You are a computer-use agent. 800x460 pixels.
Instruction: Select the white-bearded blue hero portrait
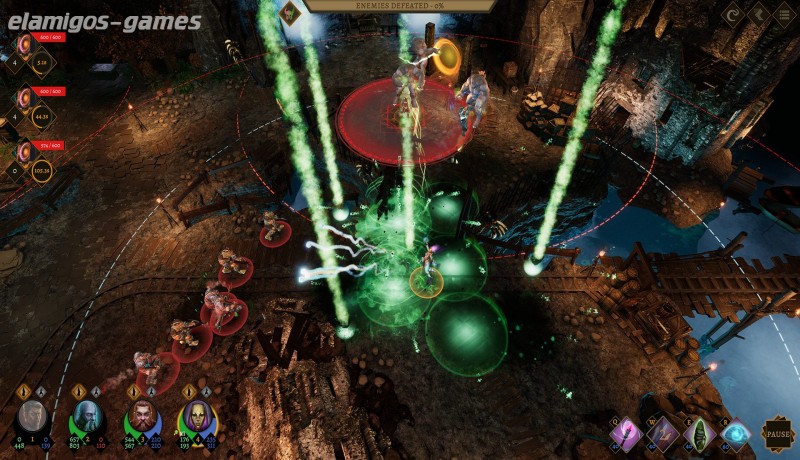pos(87,418)
